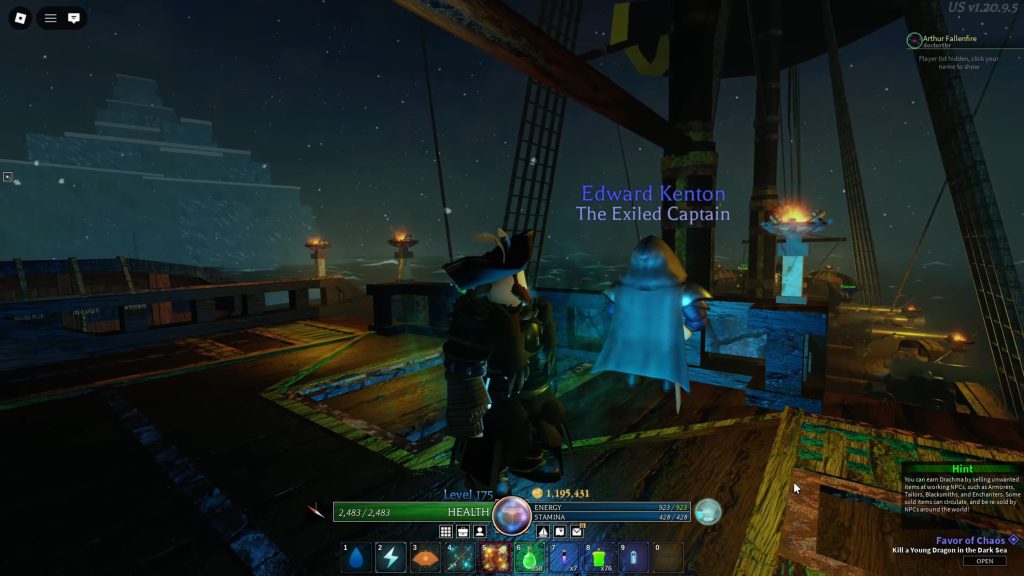Use the green potion in slot 6
1024x576 pixels.
point(529,557)
